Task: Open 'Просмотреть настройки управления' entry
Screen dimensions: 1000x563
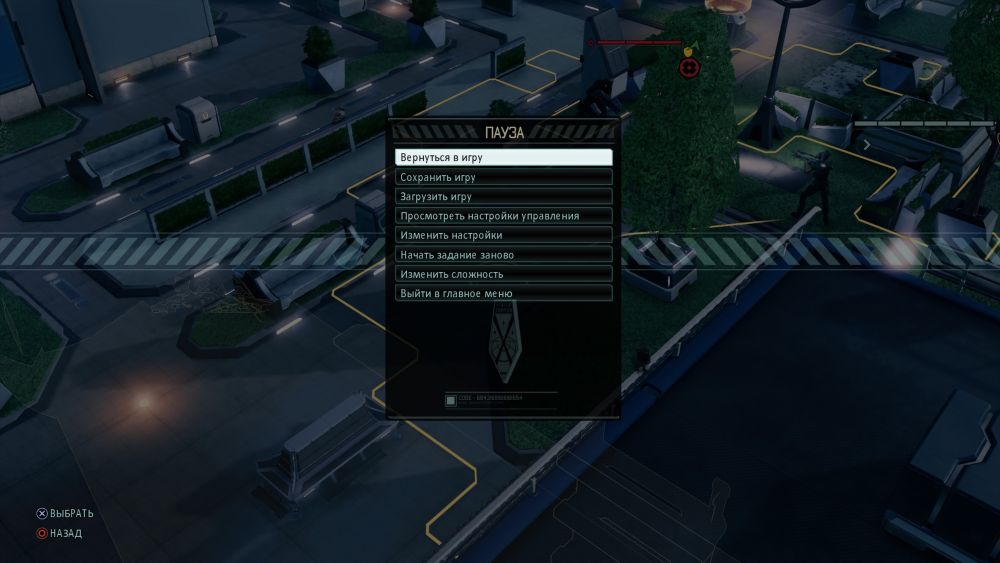Action: click(503, 216)
